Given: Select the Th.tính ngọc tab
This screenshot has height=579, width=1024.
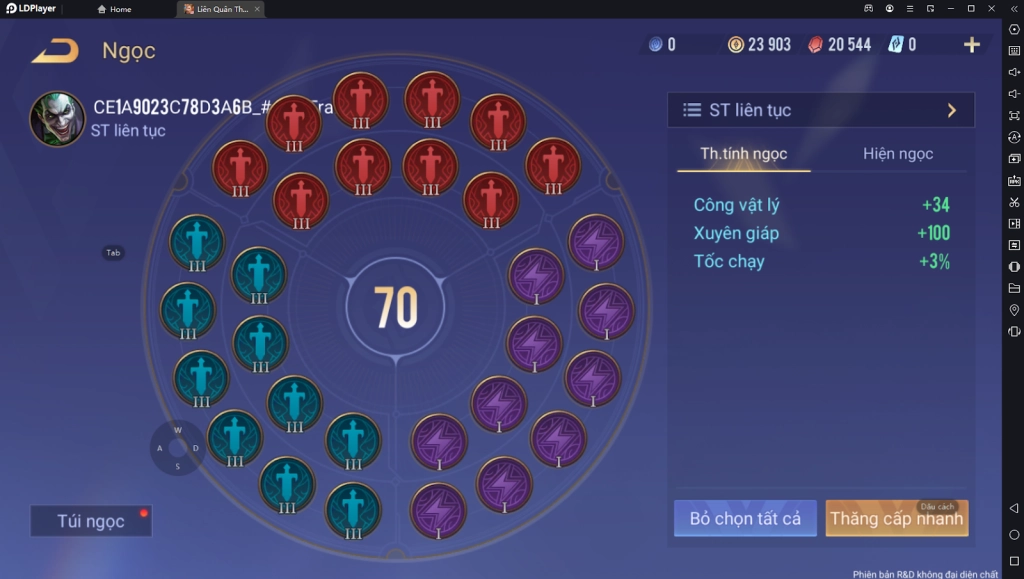Looking at the screenshot, I should point(743,154).
